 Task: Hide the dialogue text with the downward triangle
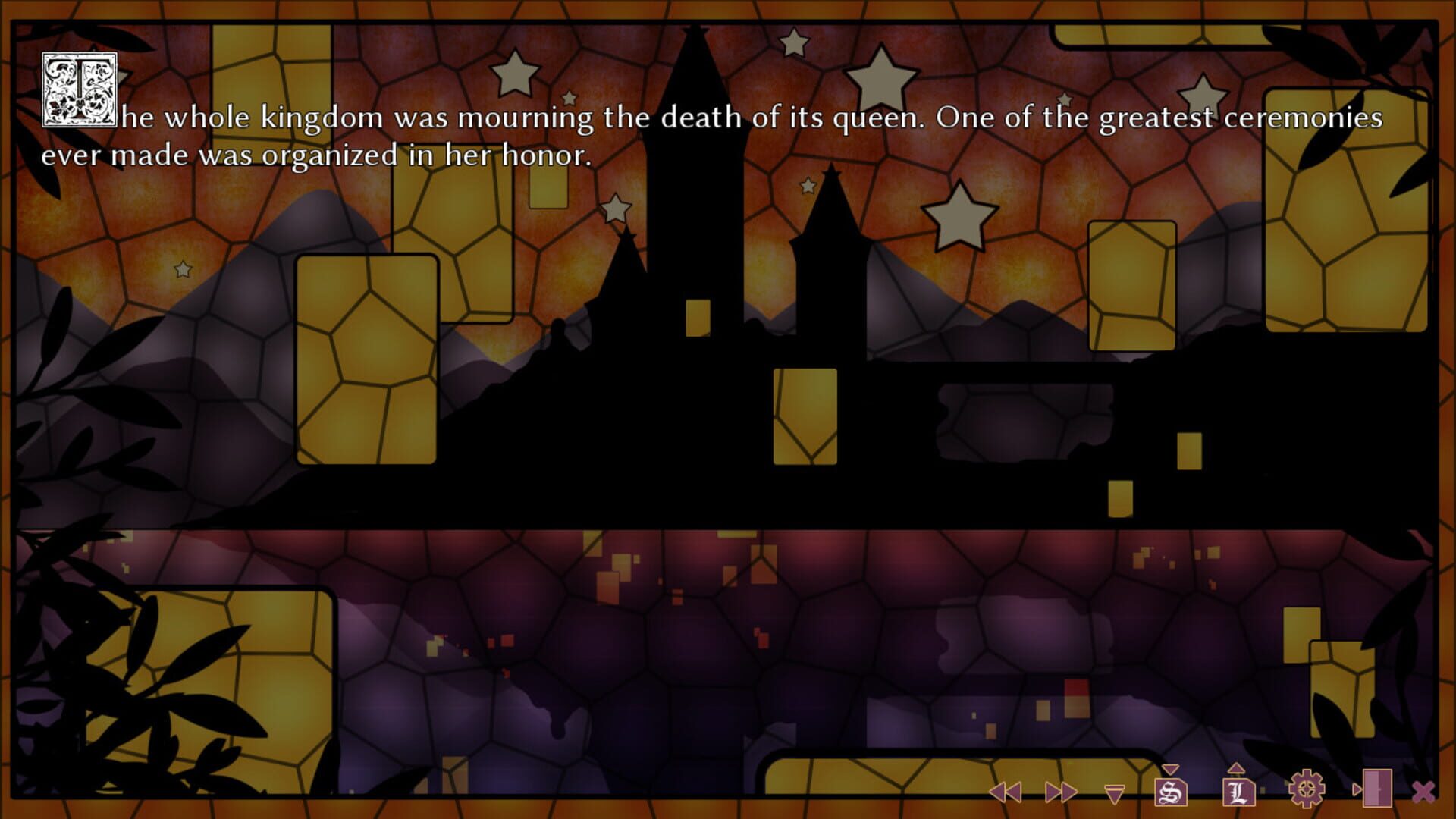[x=1115, y=793]
